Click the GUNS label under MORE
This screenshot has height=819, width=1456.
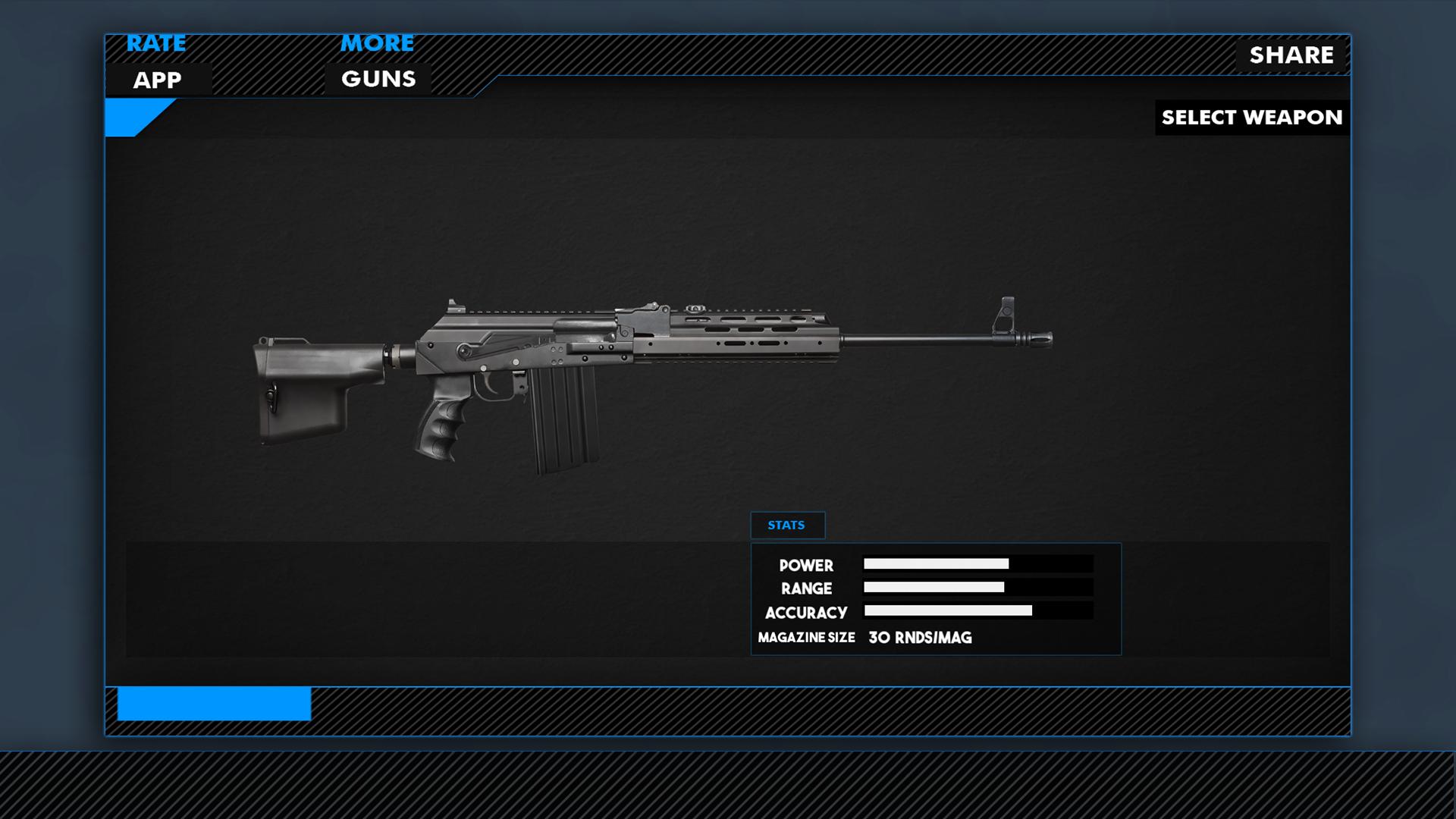click(x=378, y=78)
